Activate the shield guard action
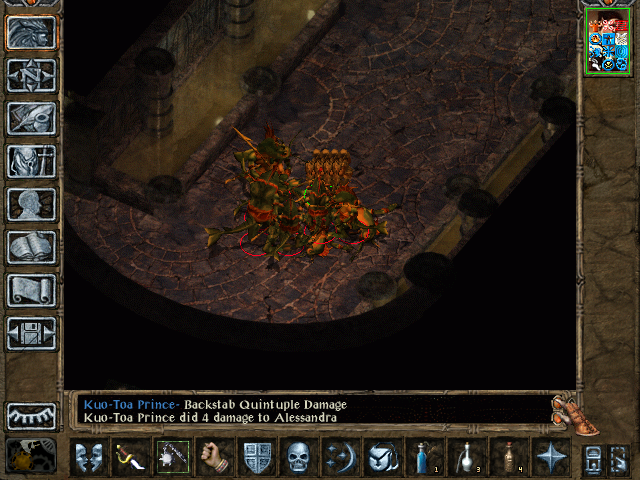 coord(256,458)
